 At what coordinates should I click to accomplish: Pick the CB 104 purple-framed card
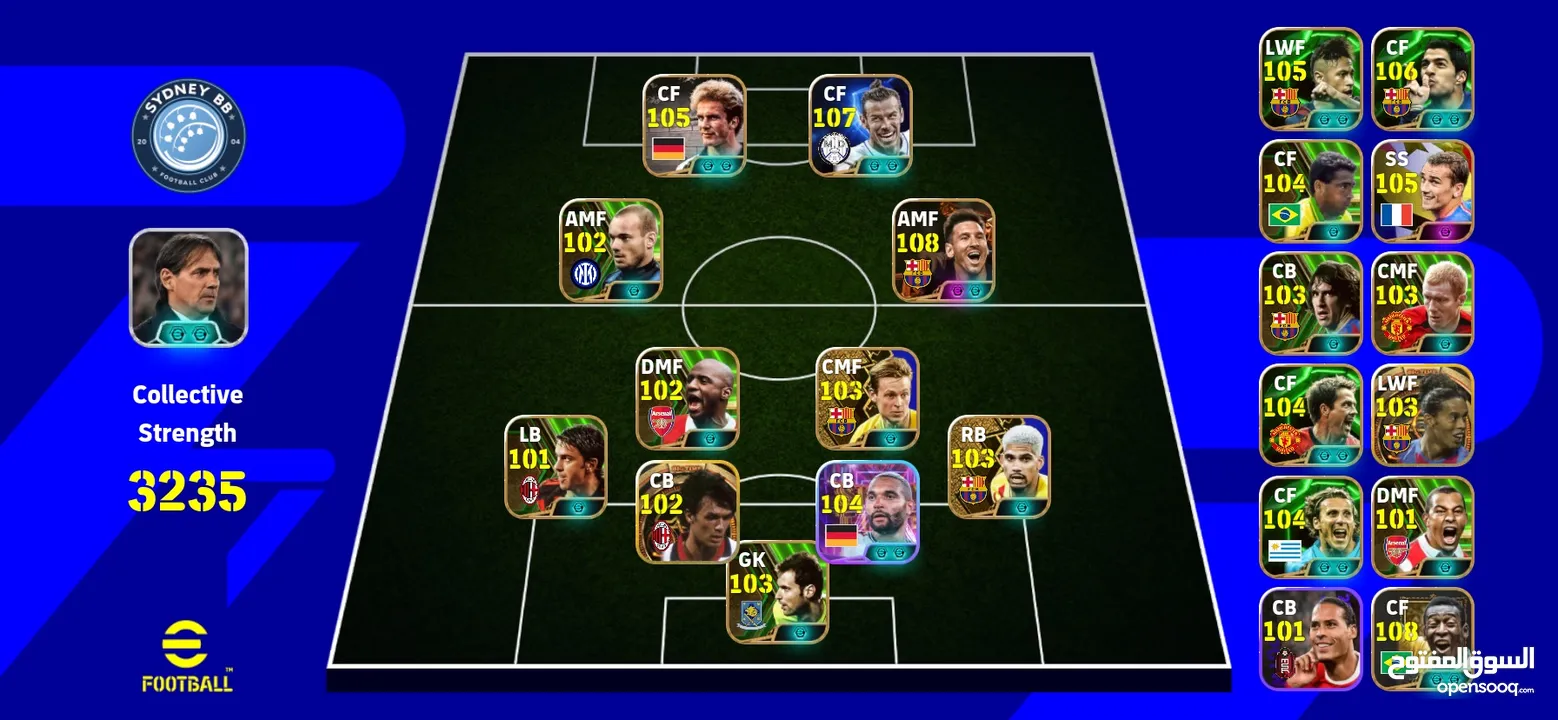(x=867, y=512)
